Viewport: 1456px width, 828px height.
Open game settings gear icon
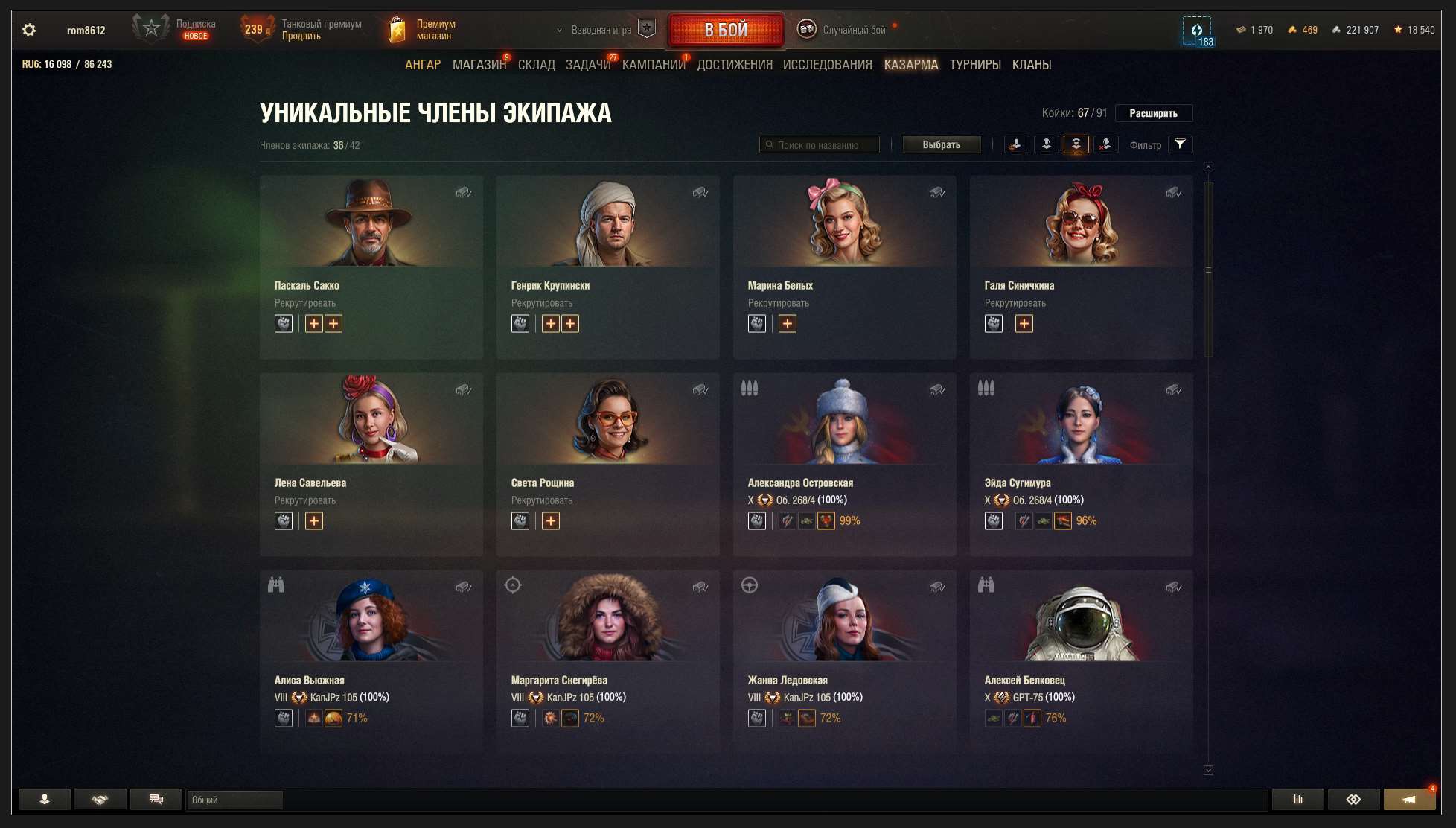click(x=29, y=29)
